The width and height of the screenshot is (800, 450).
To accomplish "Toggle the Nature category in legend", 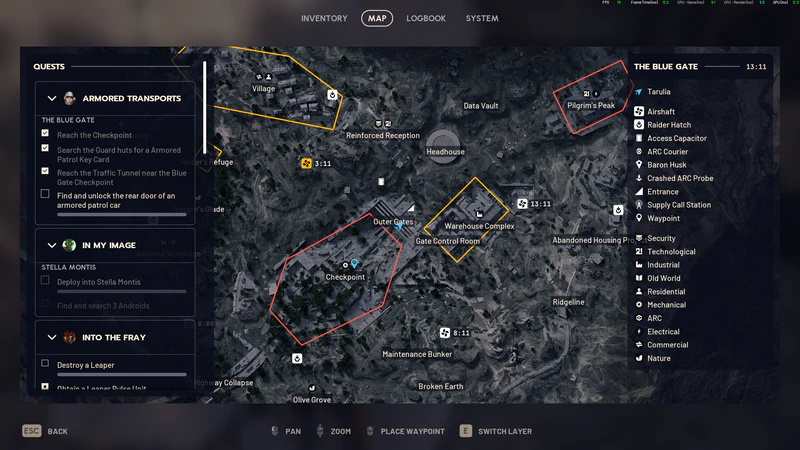I will pyautogui.click(x=658, y=358).
